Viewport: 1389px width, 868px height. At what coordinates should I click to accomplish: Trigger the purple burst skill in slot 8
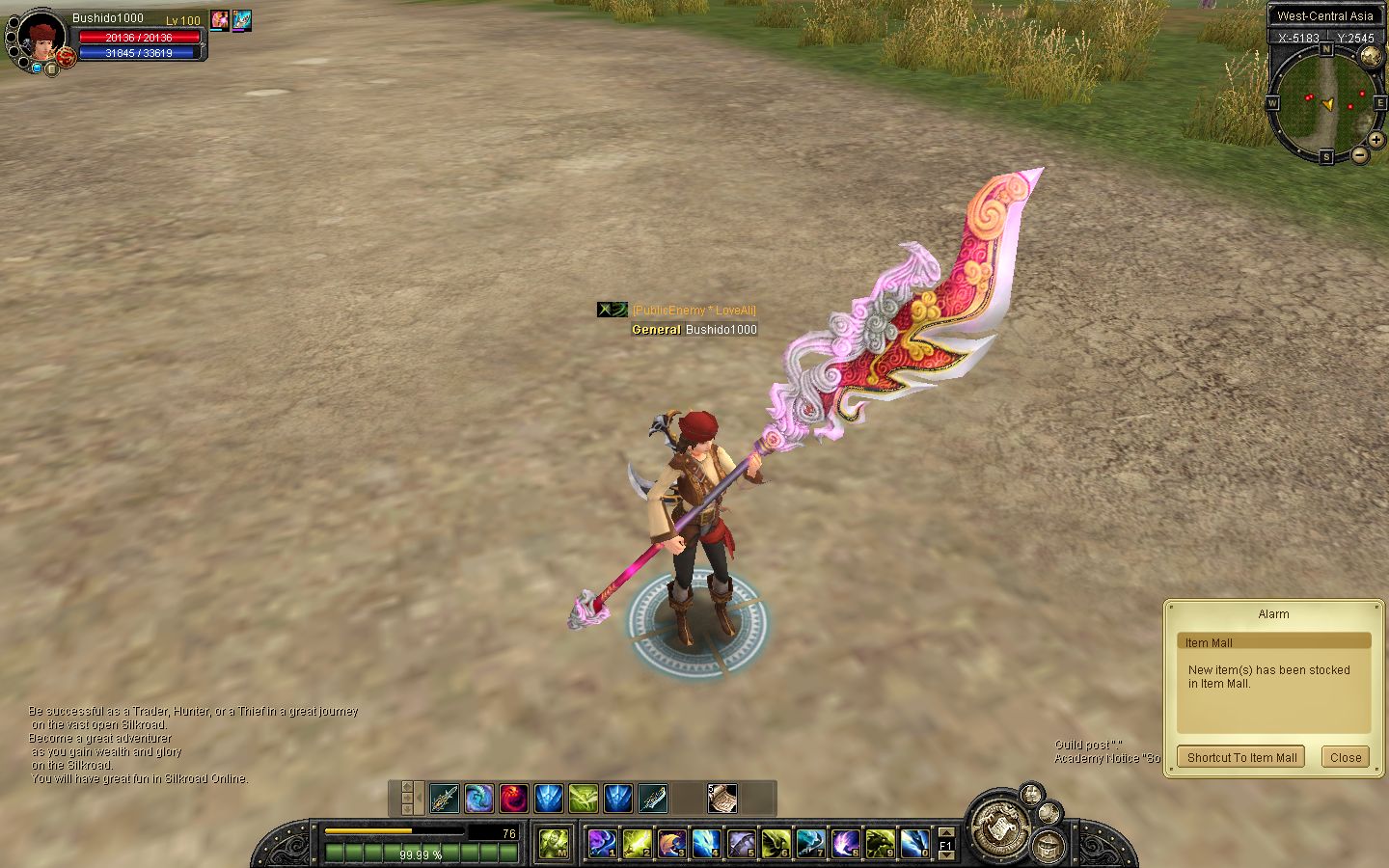845,844
